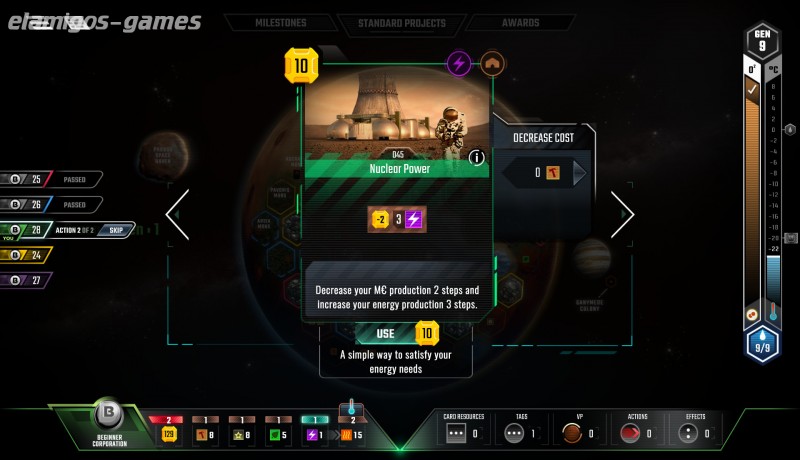This screenshot has height=460, width=800.
Task: Open the Standard Projects tab
Action: [x=404, y=22]
